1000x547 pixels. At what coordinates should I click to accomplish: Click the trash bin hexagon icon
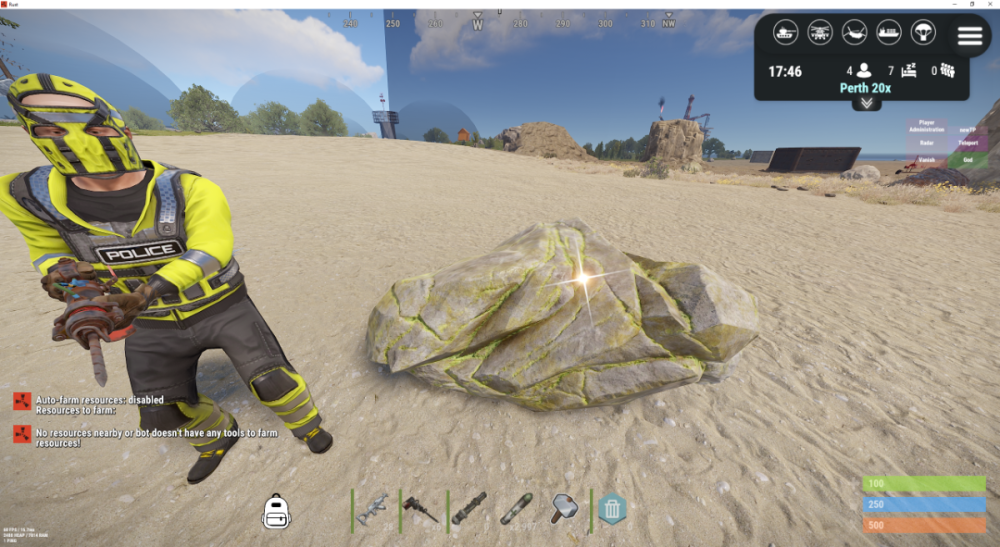[612, 510]
